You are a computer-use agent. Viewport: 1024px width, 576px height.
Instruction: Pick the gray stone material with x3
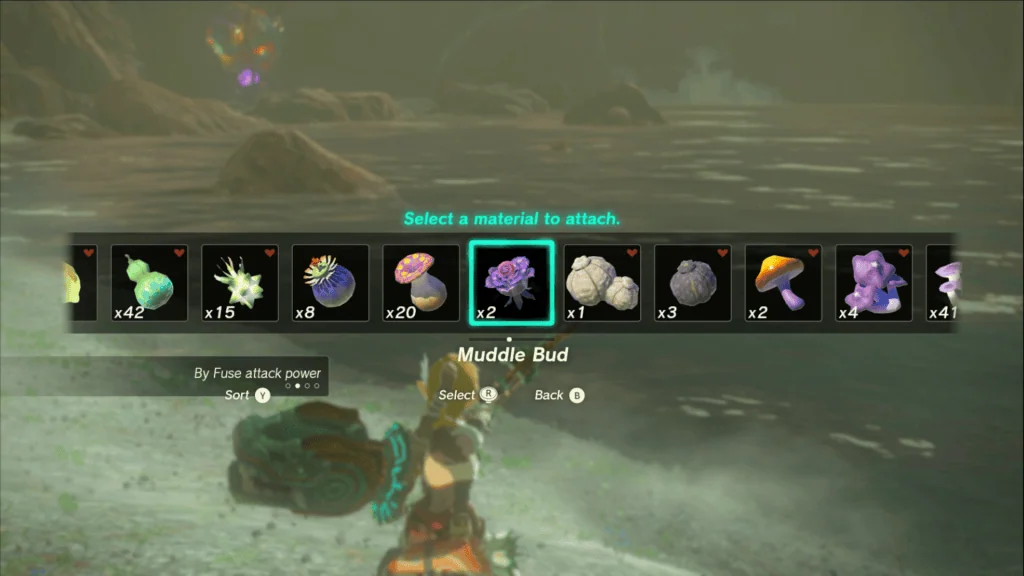pyautogui.click(x=692, y=283)
